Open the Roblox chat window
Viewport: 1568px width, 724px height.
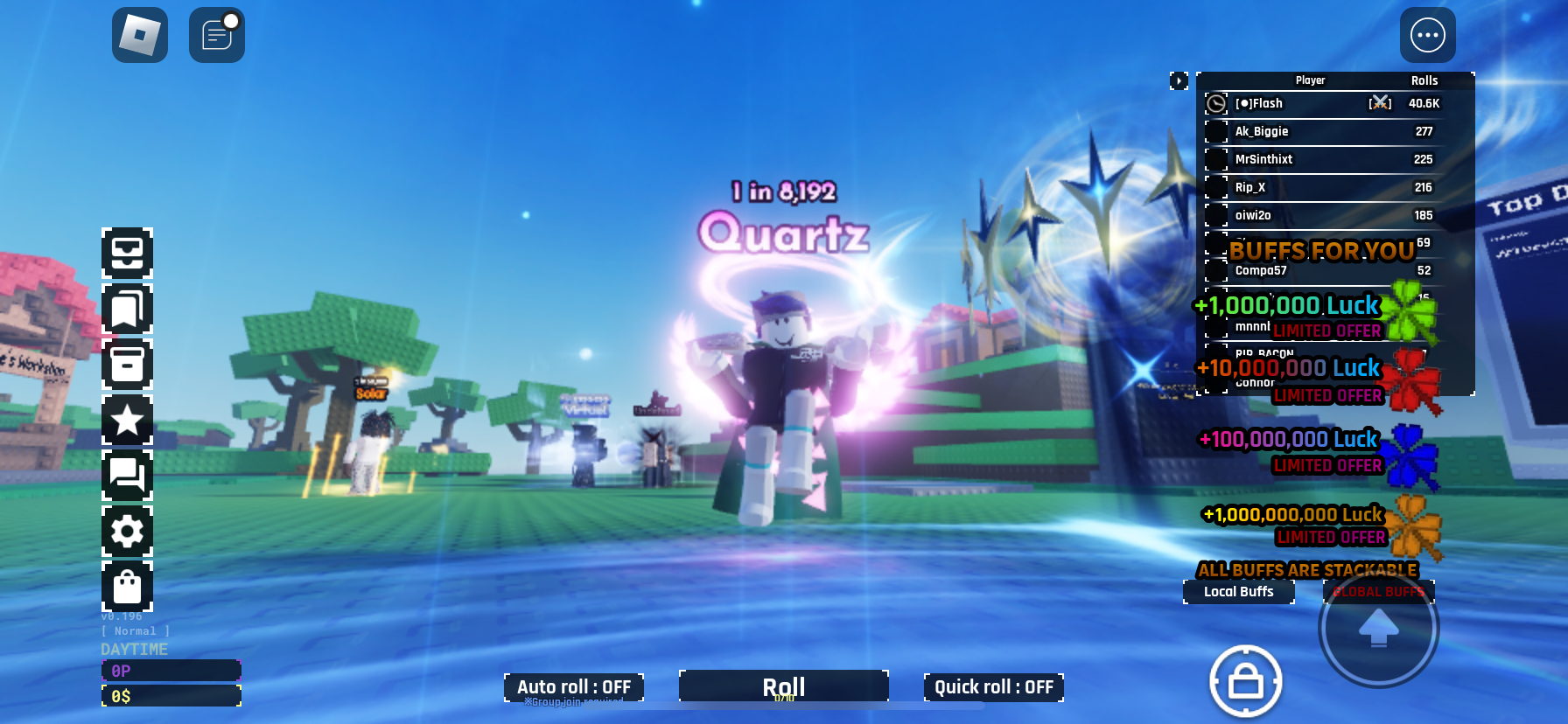tap(216, 35)
